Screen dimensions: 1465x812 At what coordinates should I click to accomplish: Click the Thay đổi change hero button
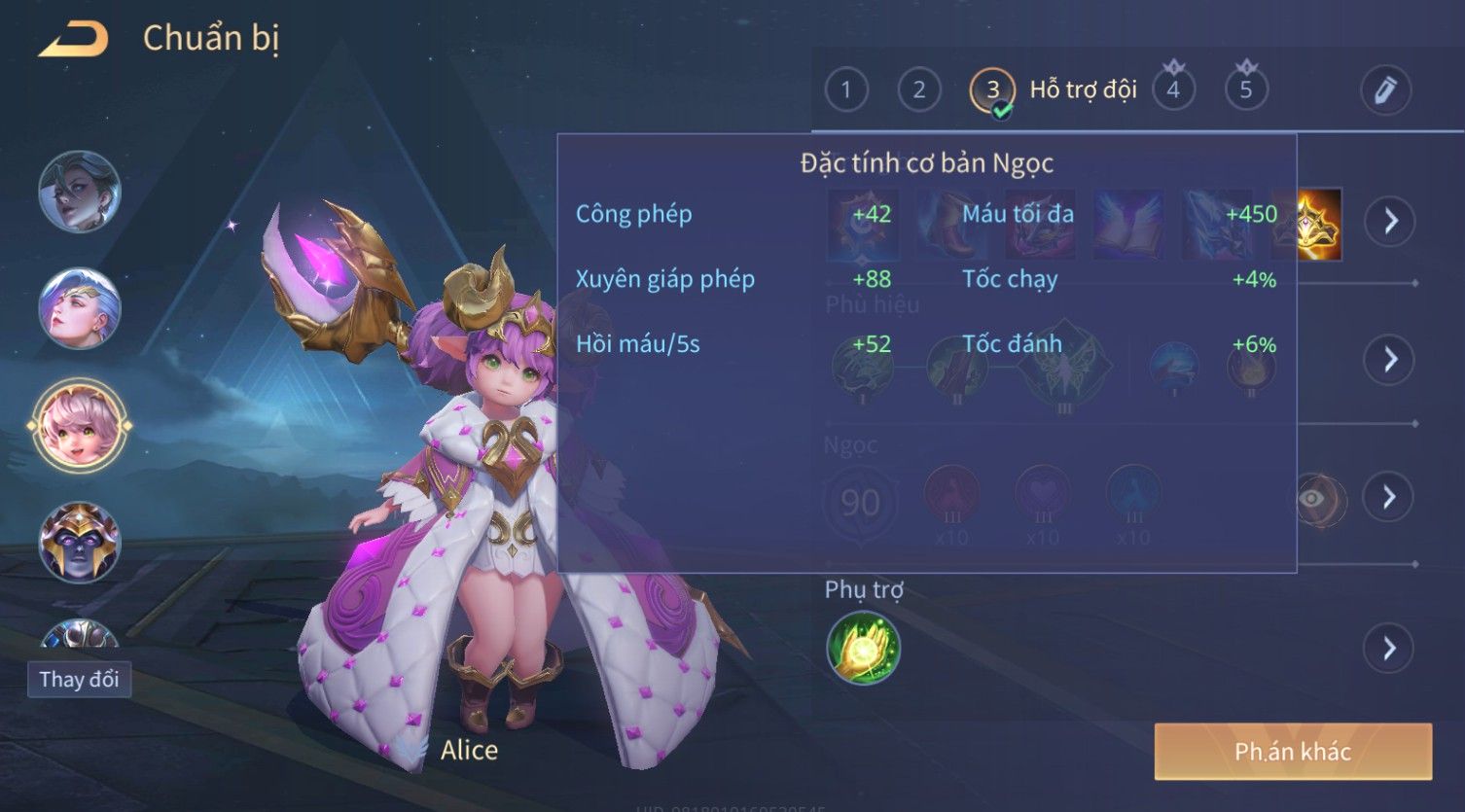(79, 679)
